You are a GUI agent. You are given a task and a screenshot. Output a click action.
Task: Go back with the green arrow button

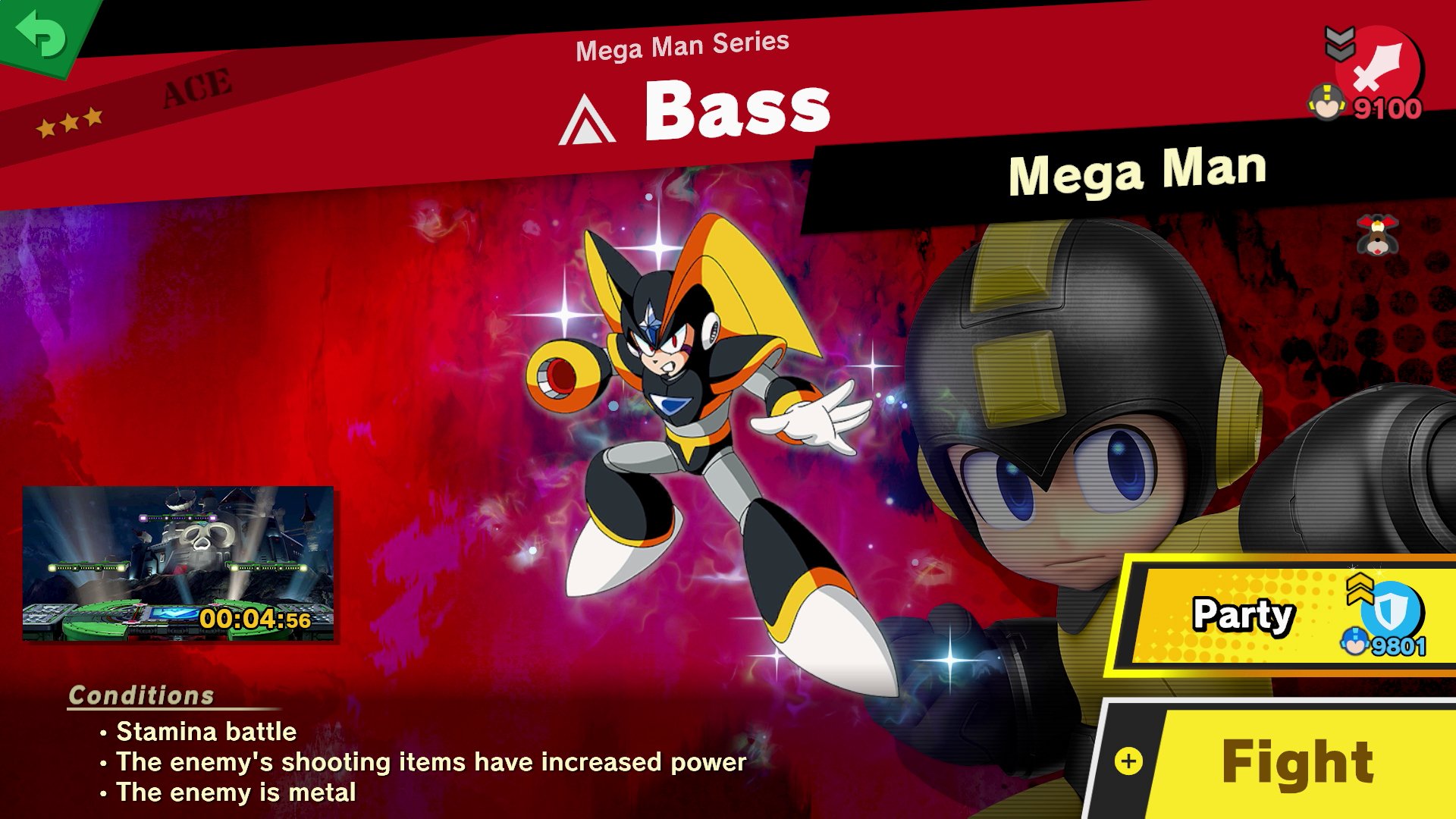(x=42, y=34)
